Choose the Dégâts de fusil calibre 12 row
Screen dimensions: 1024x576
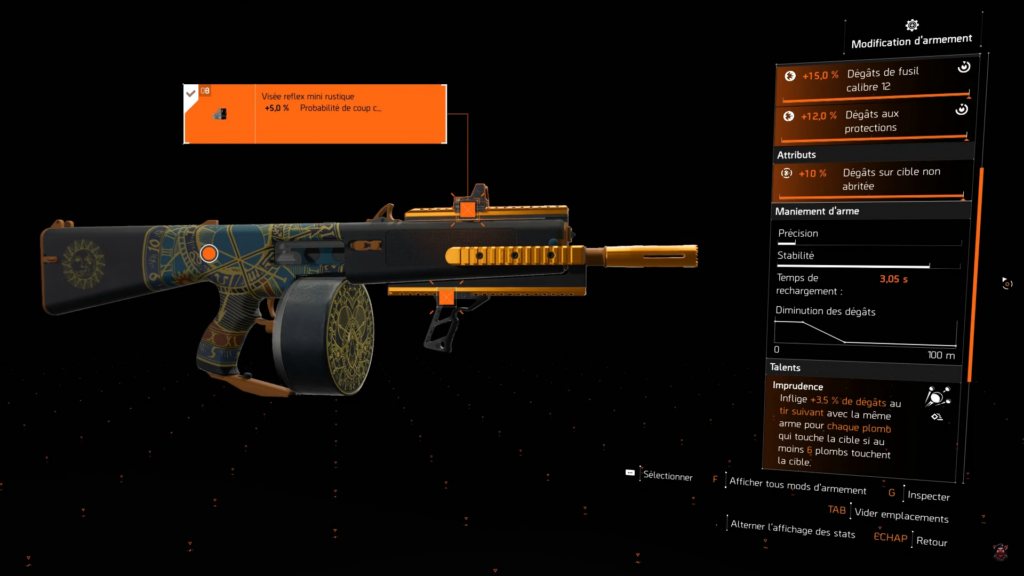tap(873, 81)
